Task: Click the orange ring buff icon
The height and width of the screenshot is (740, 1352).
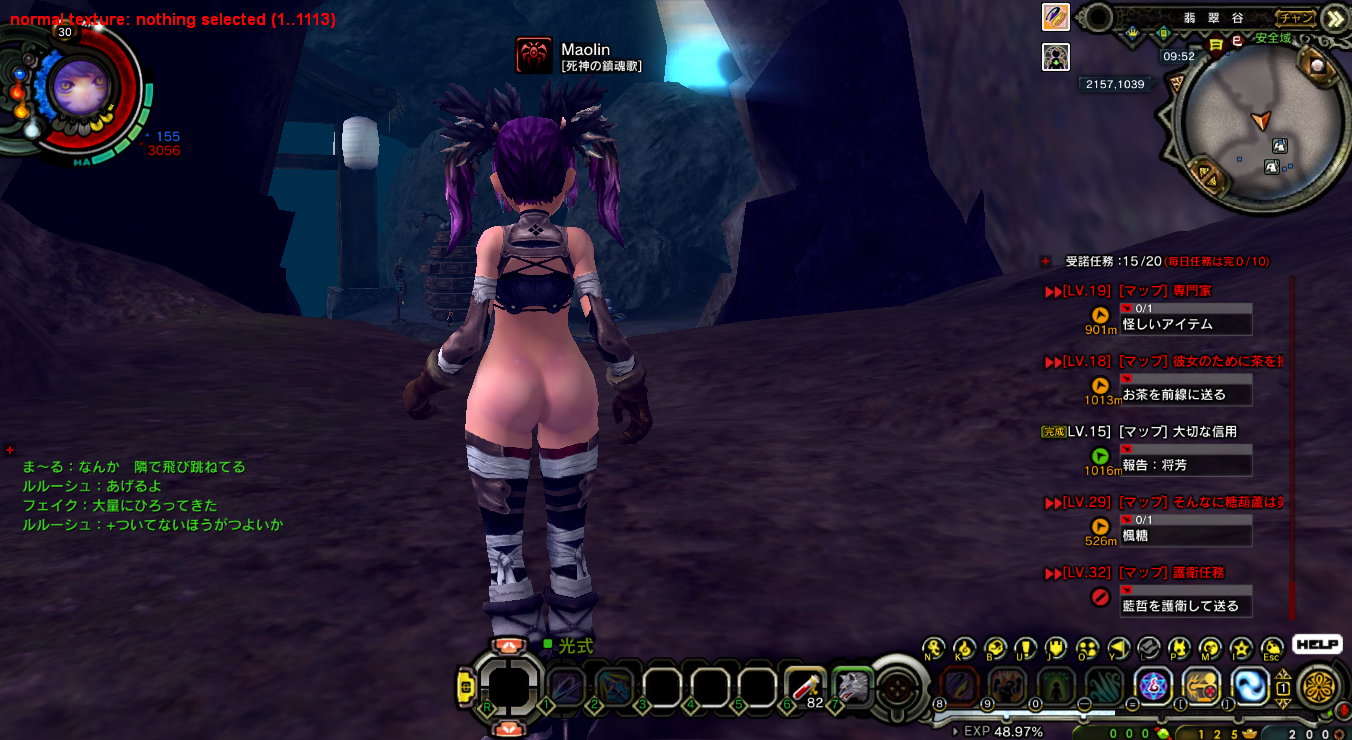Action: point(1056,17)
